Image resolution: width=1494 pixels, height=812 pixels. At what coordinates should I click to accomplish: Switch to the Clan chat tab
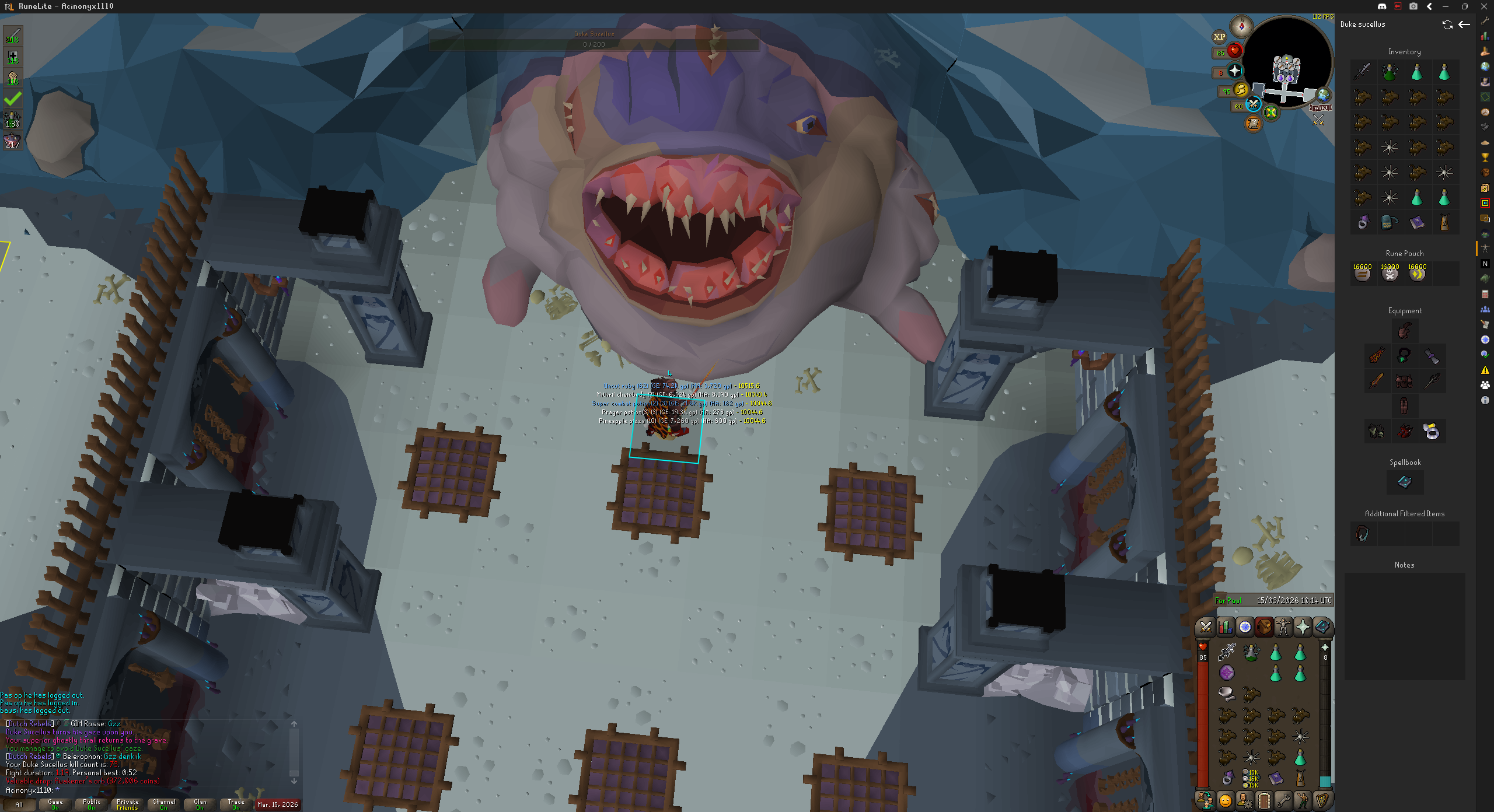point(200,804)
